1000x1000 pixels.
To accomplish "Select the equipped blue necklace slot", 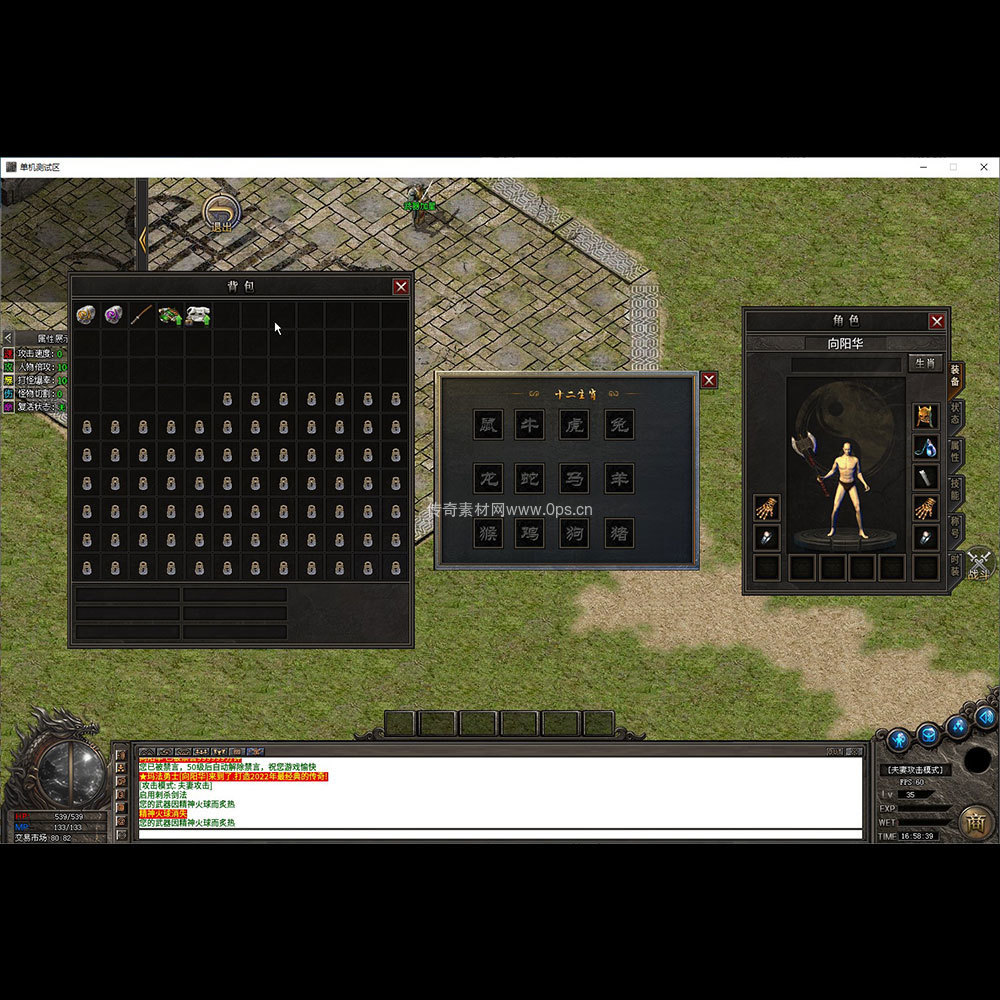I will tap(926, 447).
